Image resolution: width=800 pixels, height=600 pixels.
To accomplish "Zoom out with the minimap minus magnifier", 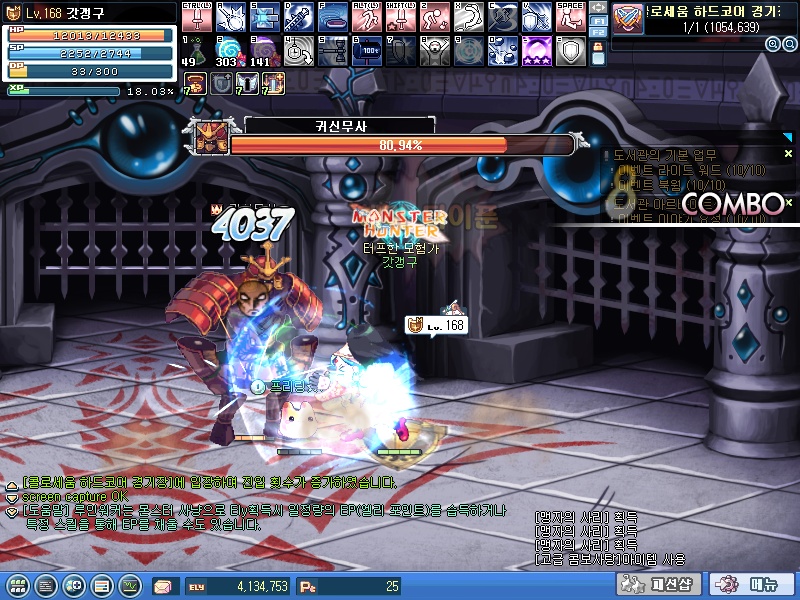I will point(787,45).
